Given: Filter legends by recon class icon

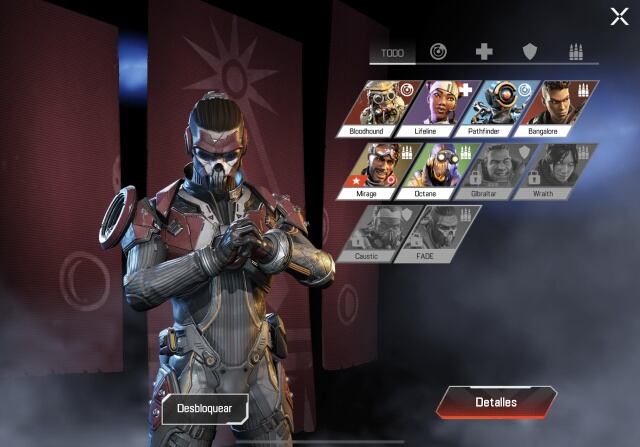Looking at the screenshot, I should (x=438, y=52).
